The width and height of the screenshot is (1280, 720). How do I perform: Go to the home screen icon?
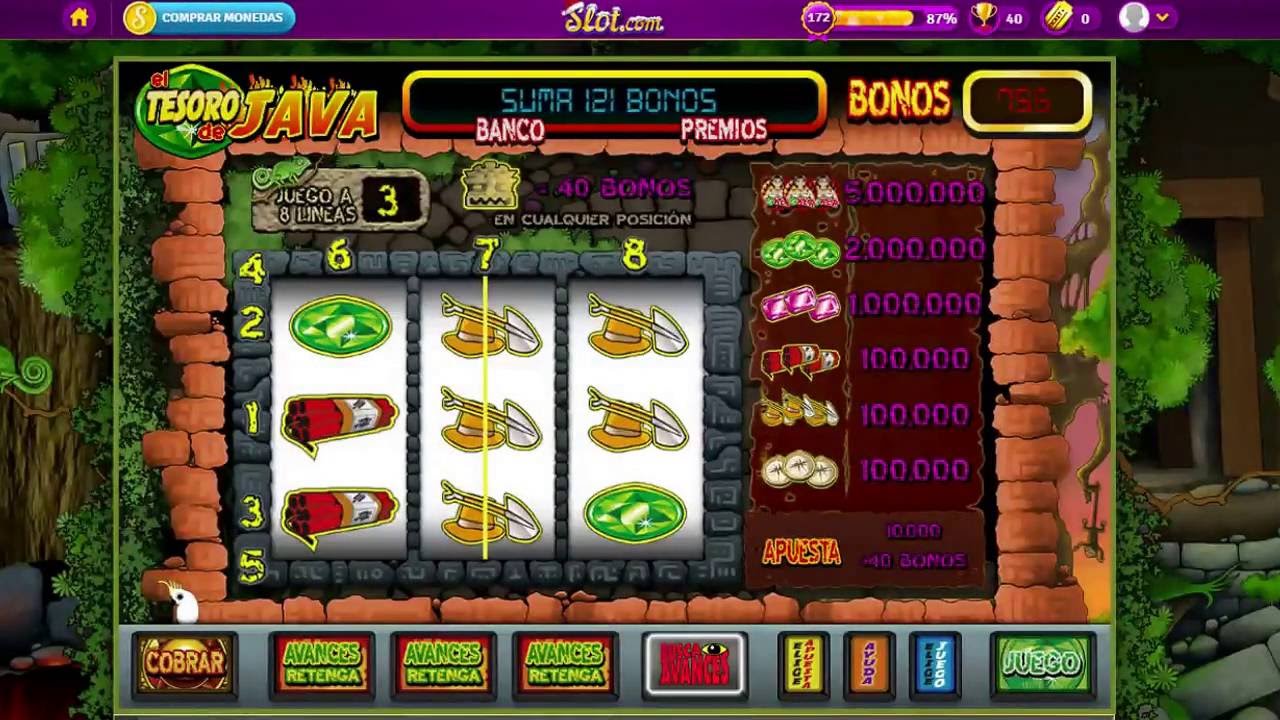click(79, 18)
